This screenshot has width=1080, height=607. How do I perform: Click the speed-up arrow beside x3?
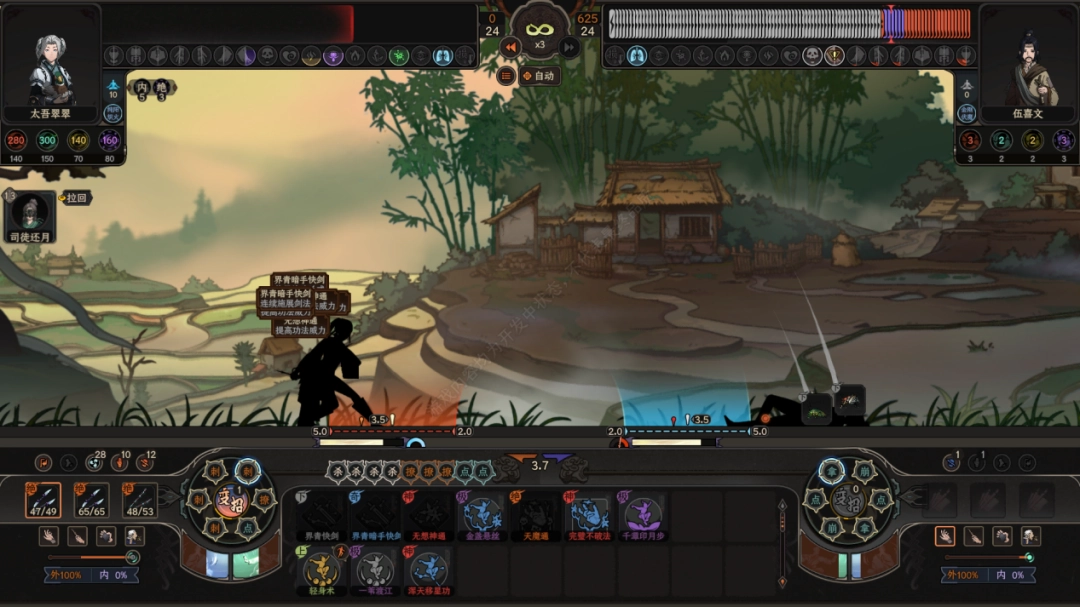click(x=569, y=46)
